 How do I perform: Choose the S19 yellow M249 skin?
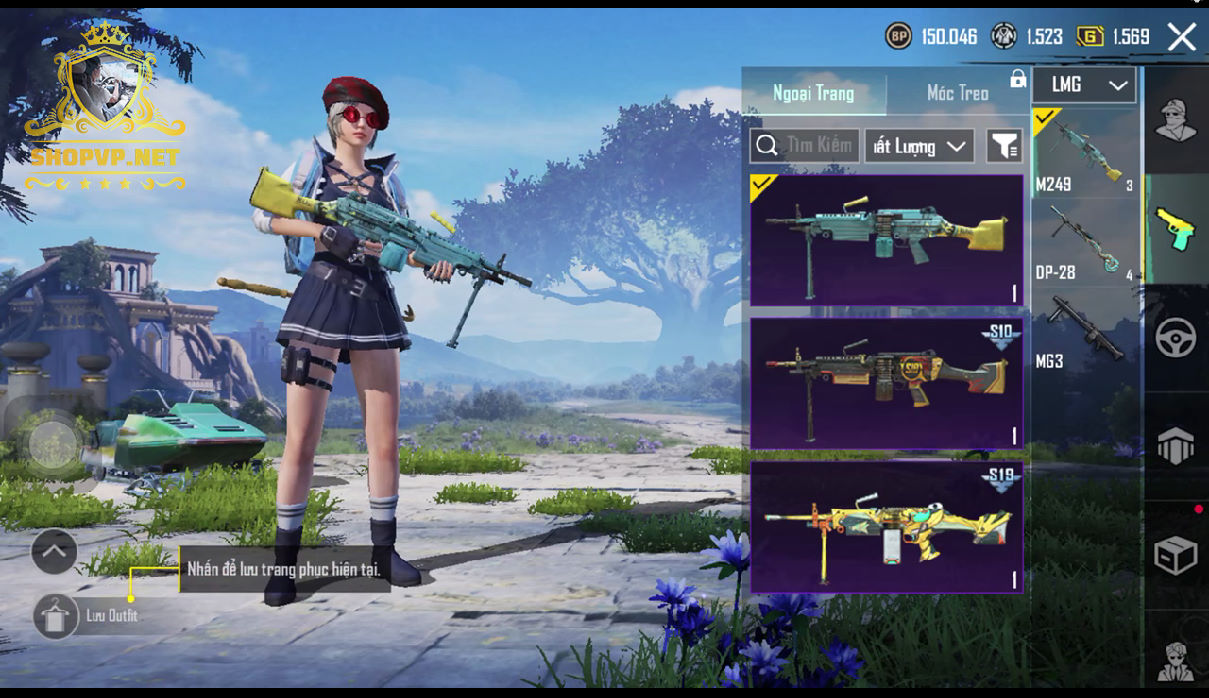[x=886, y=527]
